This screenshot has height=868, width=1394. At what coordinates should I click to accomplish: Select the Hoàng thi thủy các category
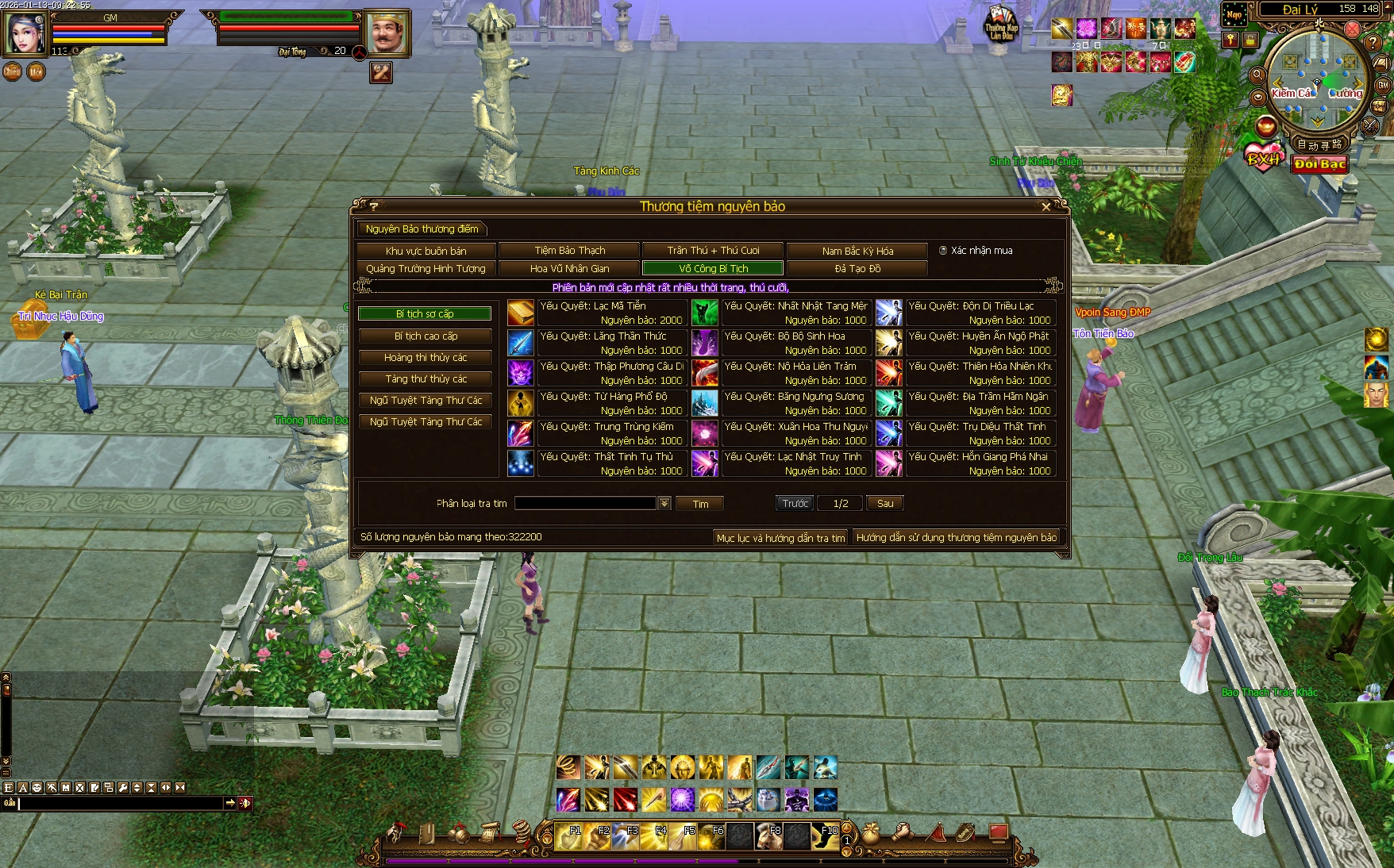point(426,358)
